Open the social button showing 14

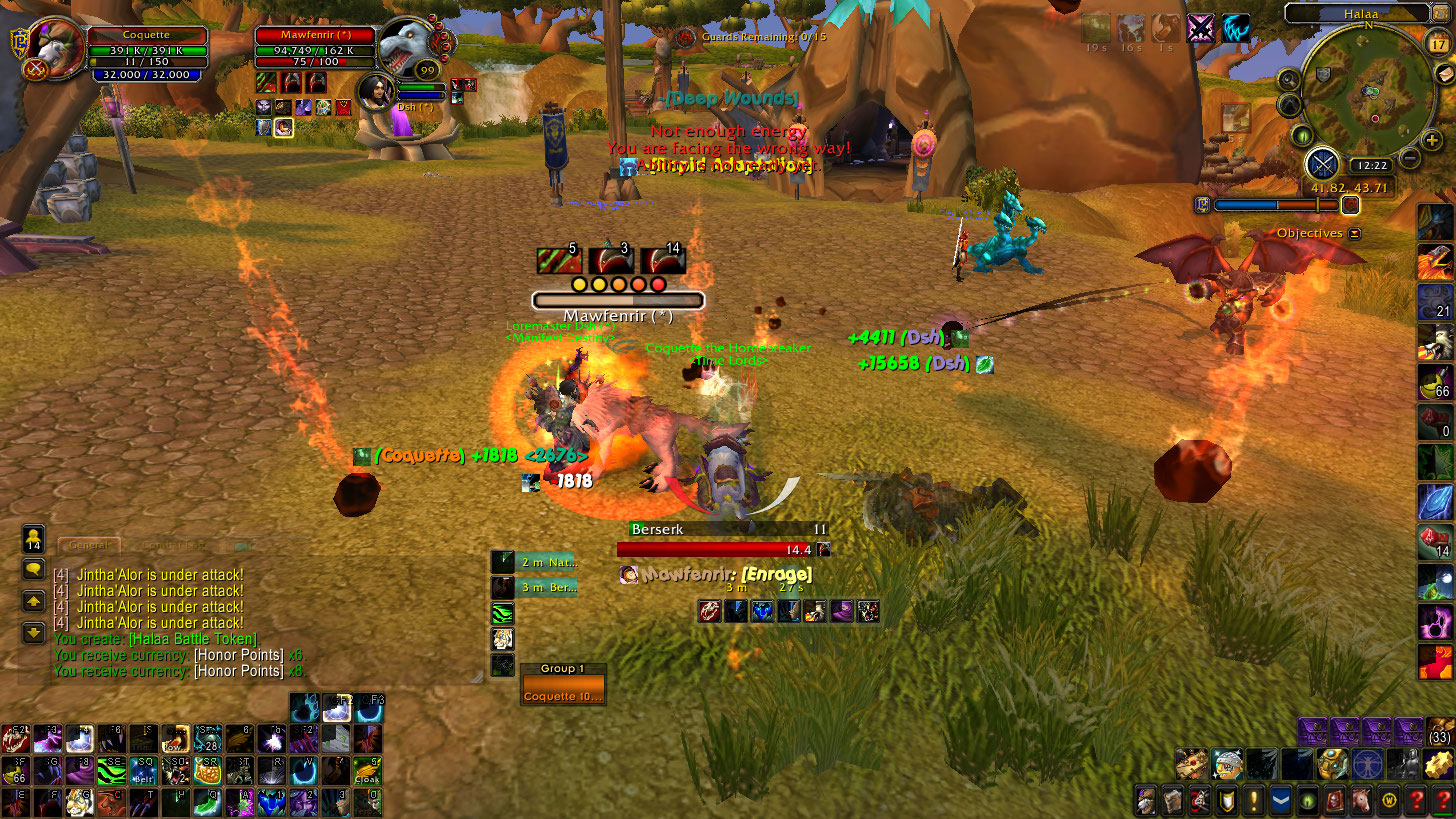tap(33, 539)
